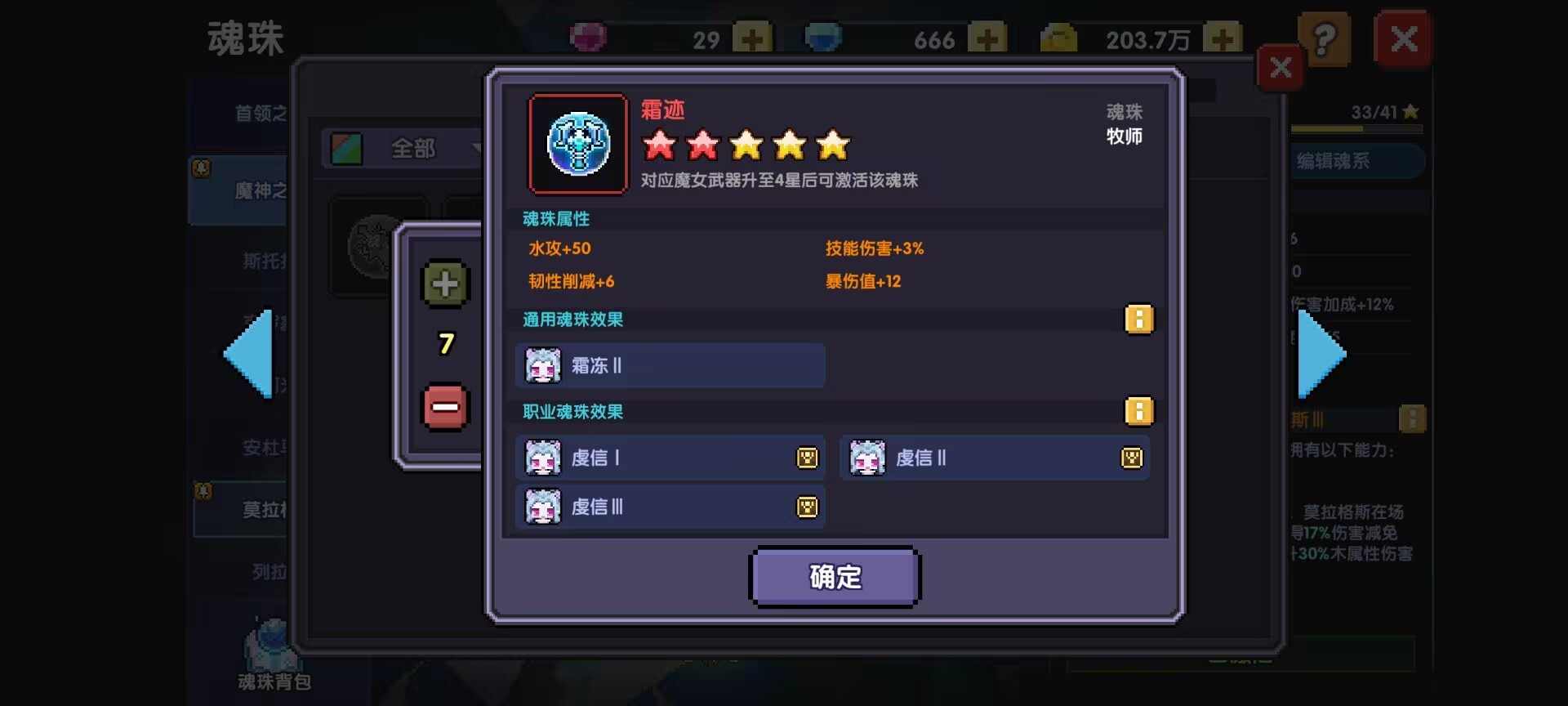
Task: Switch to the 魔神之 sidebar tab
Action: (x=261, y=190)
